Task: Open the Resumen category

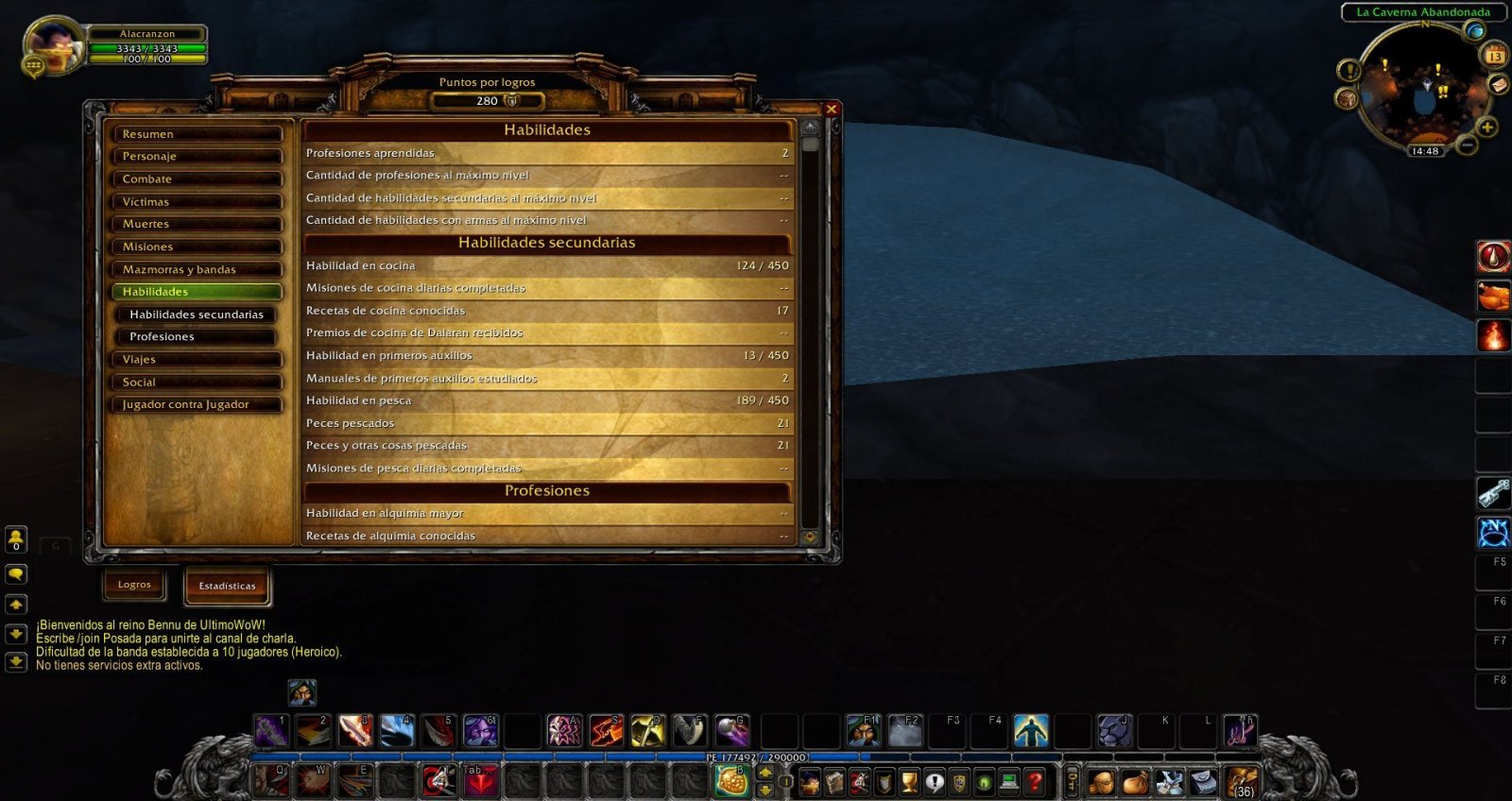Action: [x=197, y=134]
